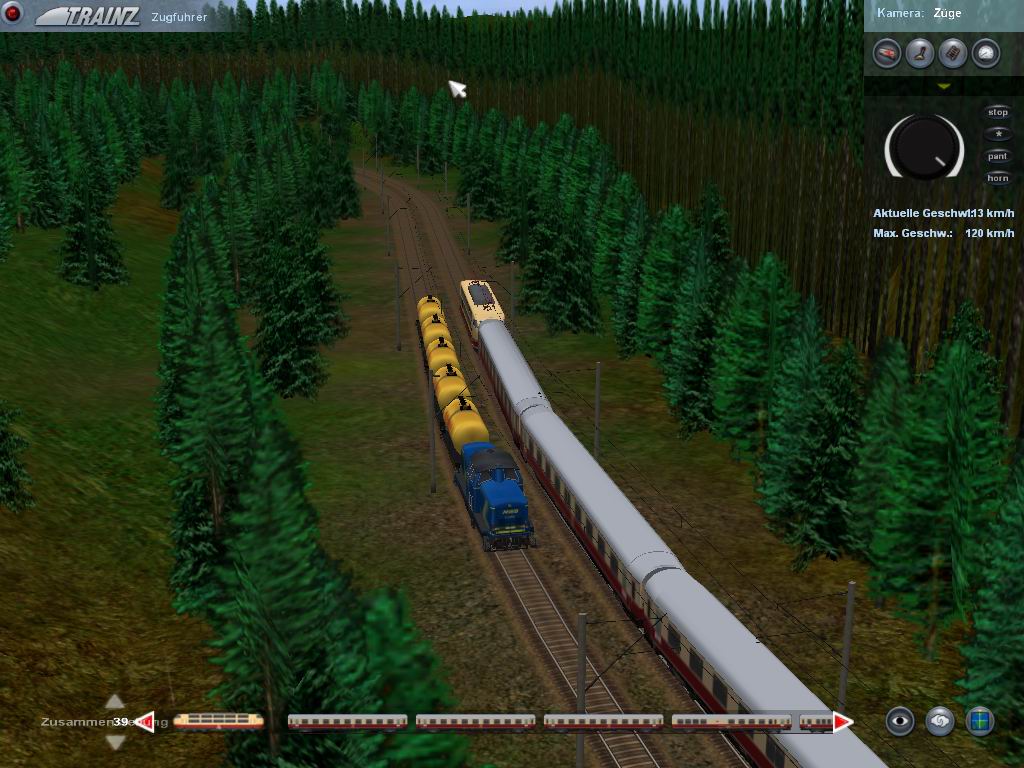Toggle the eye view button
Image resolution: width=1024 pixels, height=768 pixels.
click(900, 720)
